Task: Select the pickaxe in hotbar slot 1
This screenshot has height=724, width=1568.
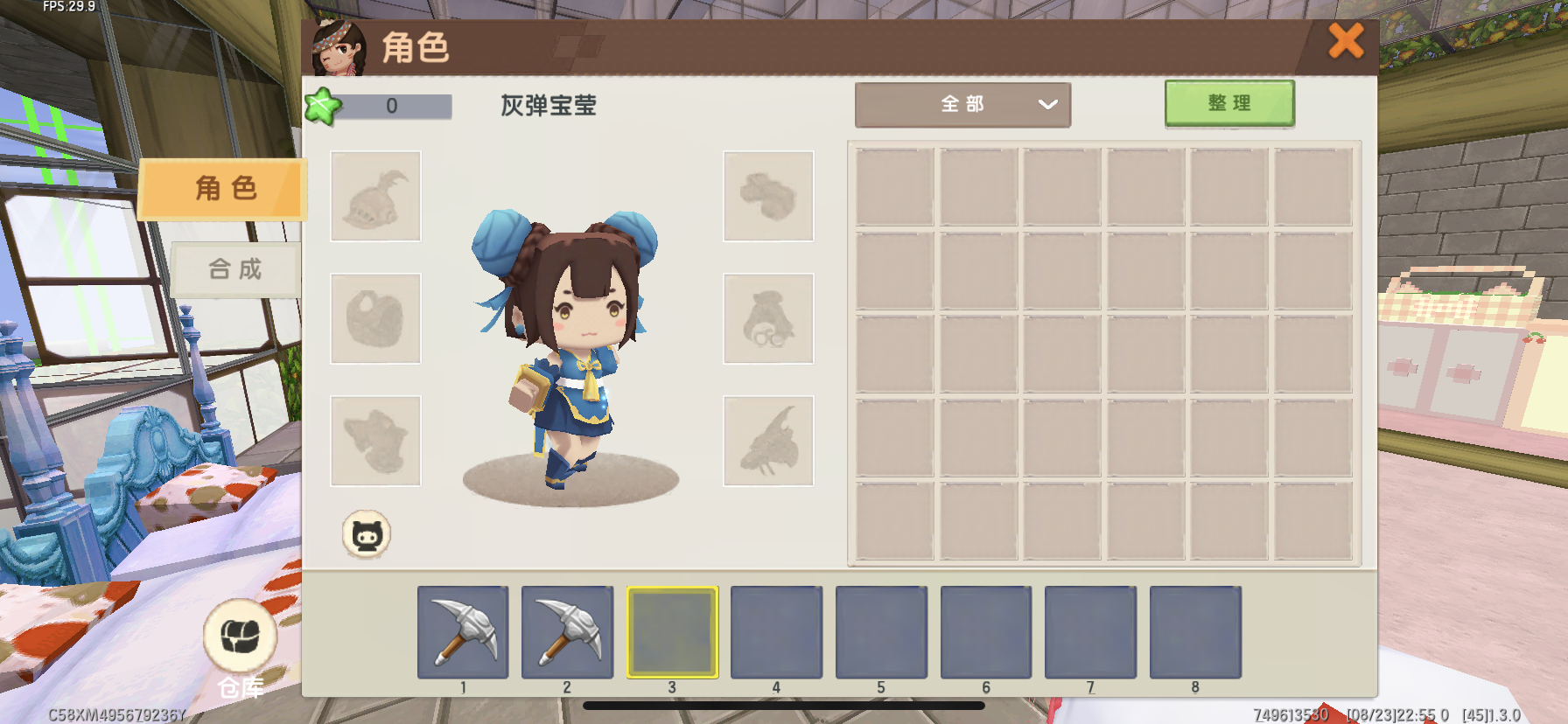Action: click(463, 632)
